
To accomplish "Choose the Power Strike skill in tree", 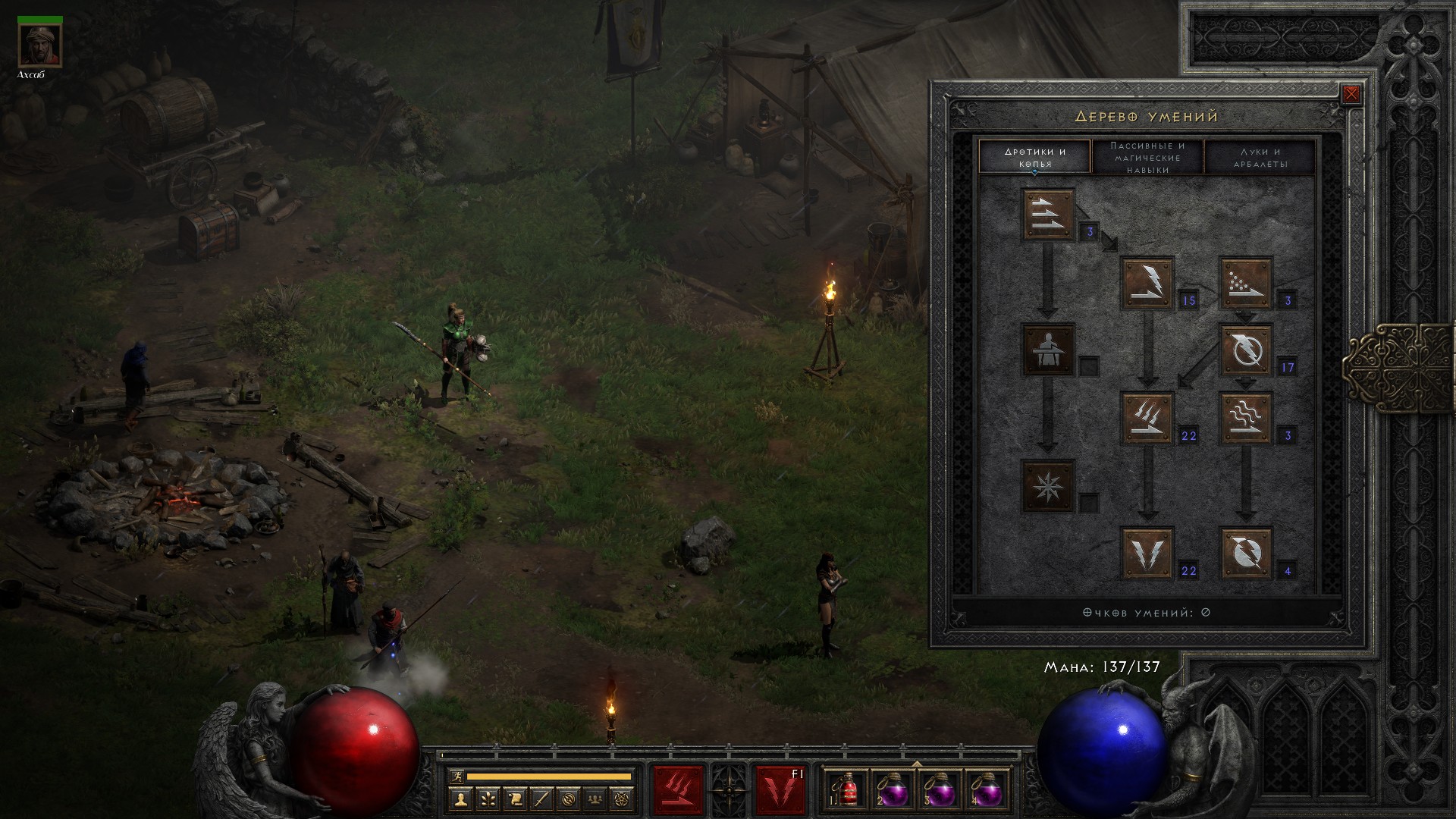I will click(1147, 283).
